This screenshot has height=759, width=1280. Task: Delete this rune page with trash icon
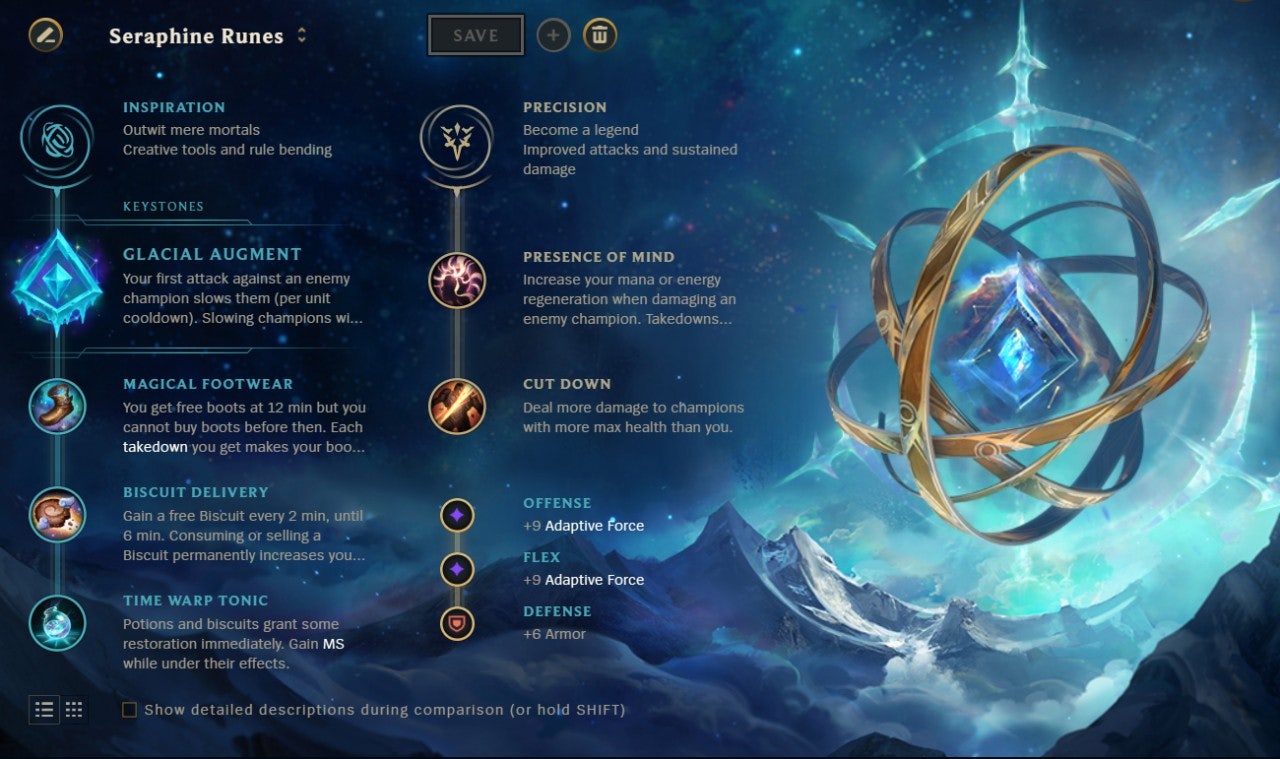[599, 36]
